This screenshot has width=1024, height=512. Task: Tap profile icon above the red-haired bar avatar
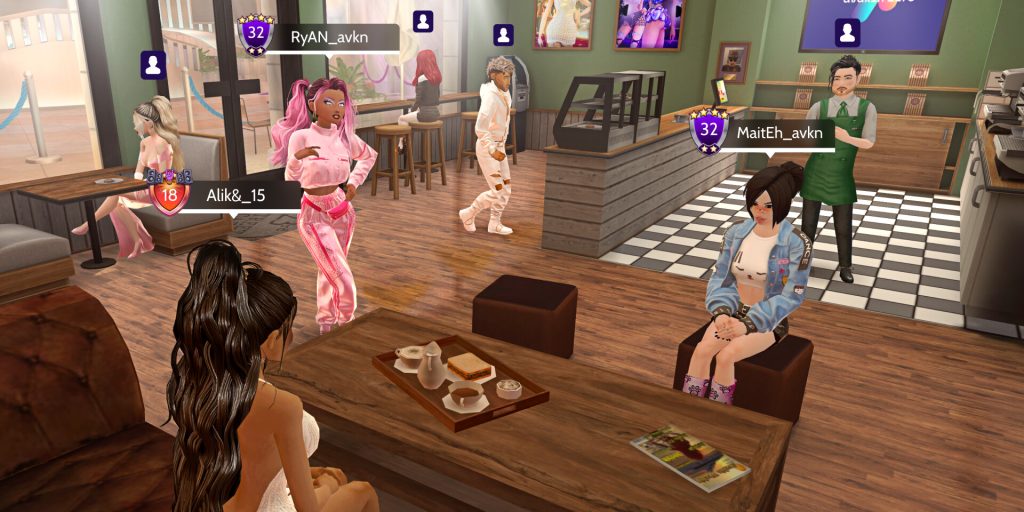pyautogui.click(x=423, y=21)
